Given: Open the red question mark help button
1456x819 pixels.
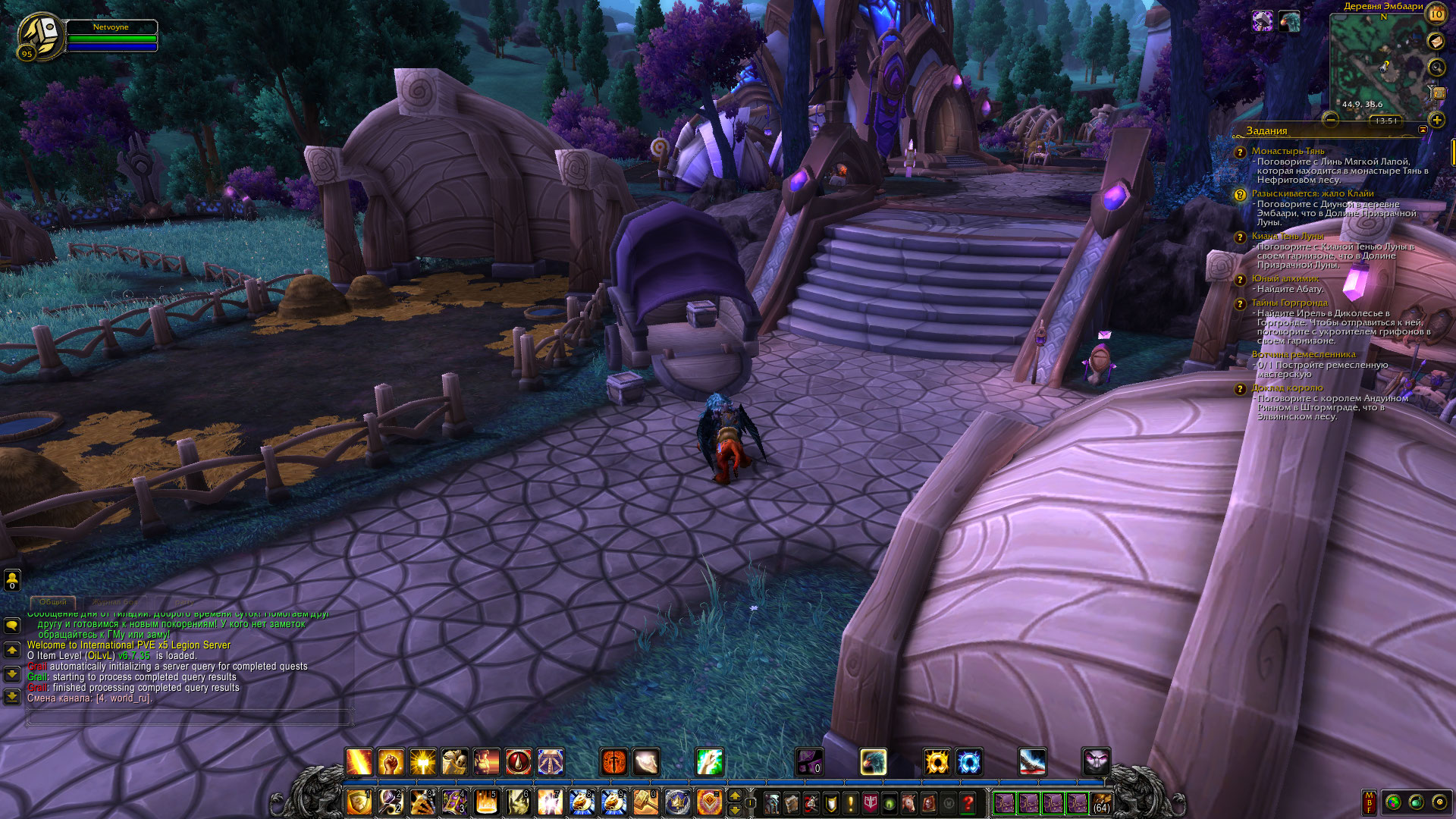Looking at the screenshot, I should (x=968, y=802).
